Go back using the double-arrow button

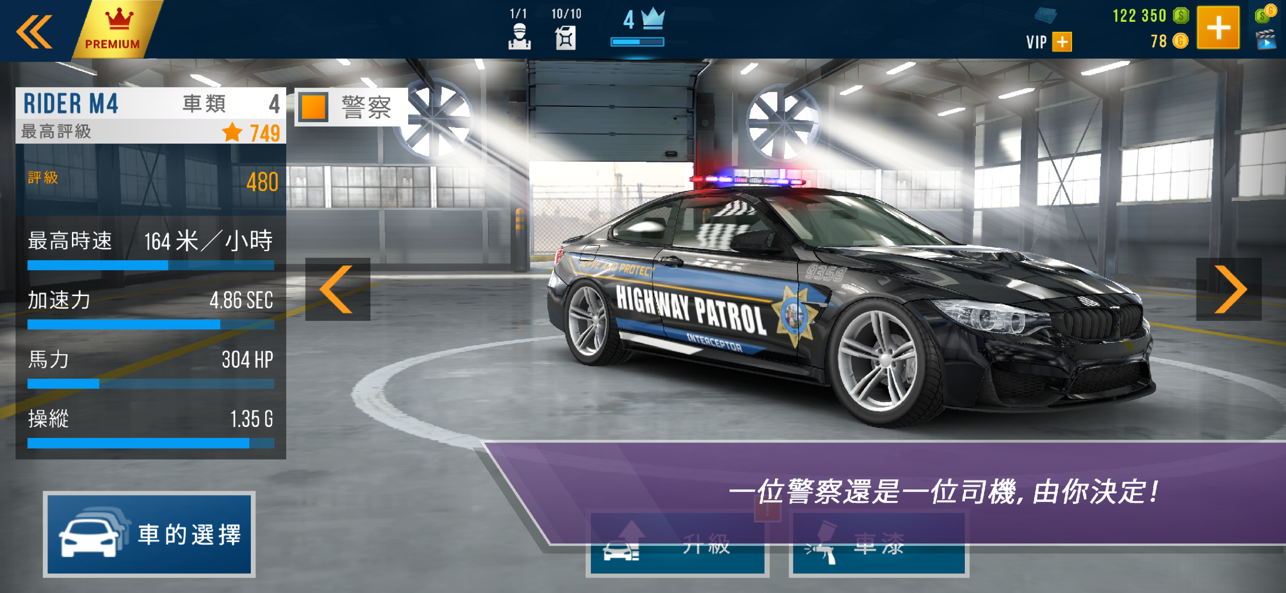click(x=34, y=31)
